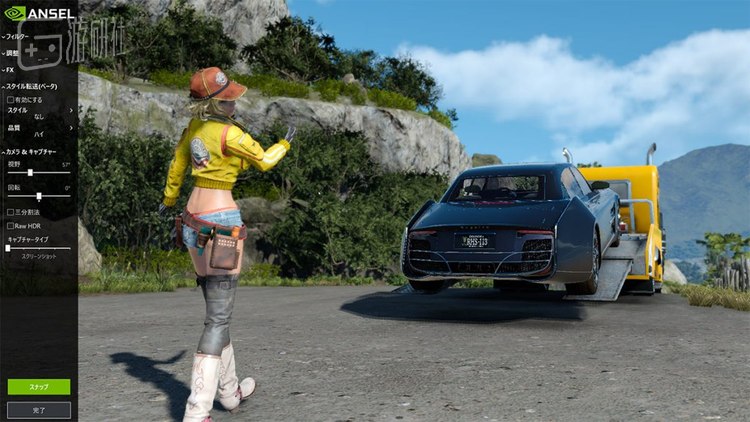Open the 品質 (Quality) selector
The width and height of the screenshot is (750, 422).
pos(39,128)
